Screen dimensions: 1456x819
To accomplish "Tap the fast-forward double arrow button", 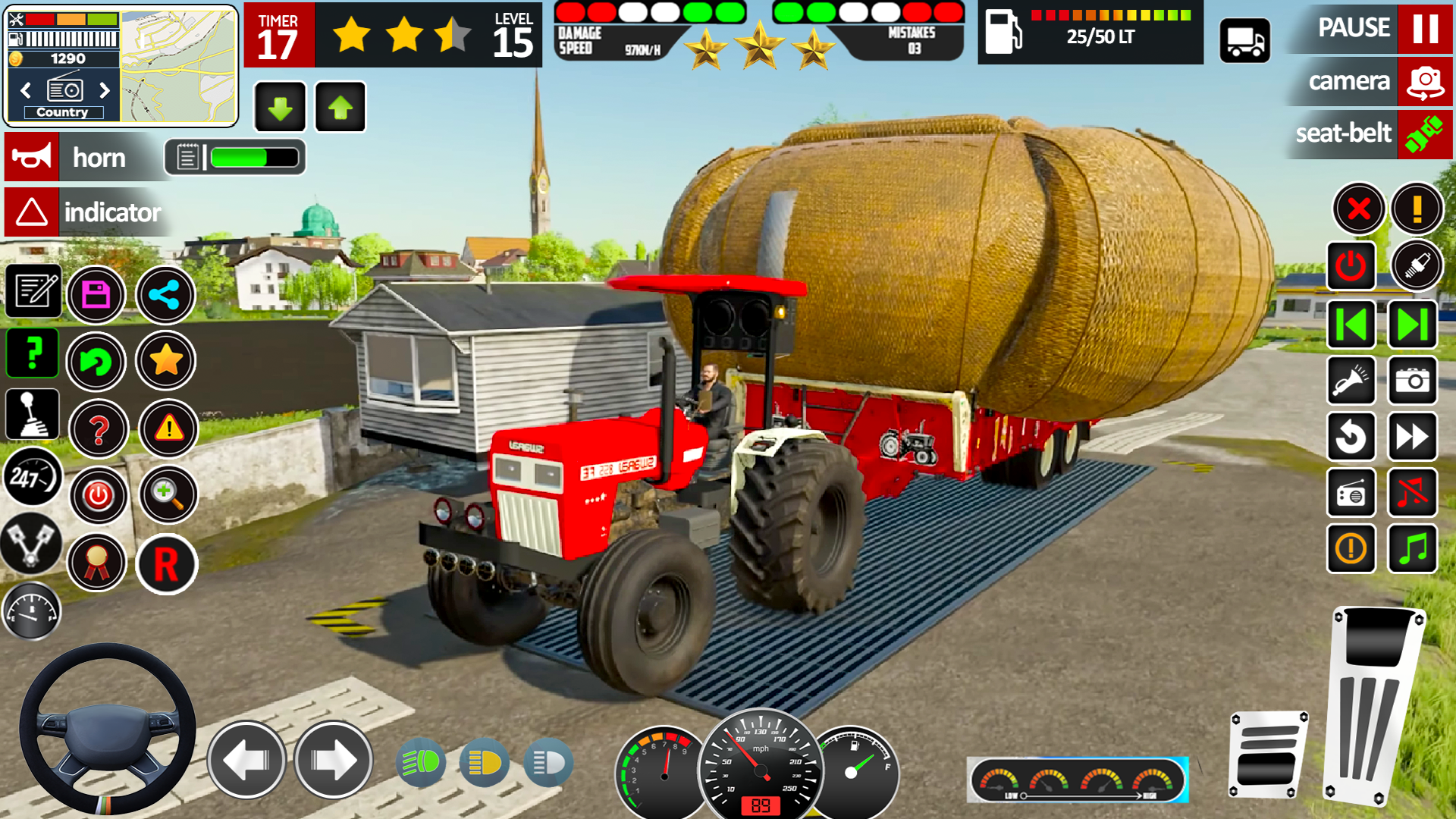I will point(1412,437).
